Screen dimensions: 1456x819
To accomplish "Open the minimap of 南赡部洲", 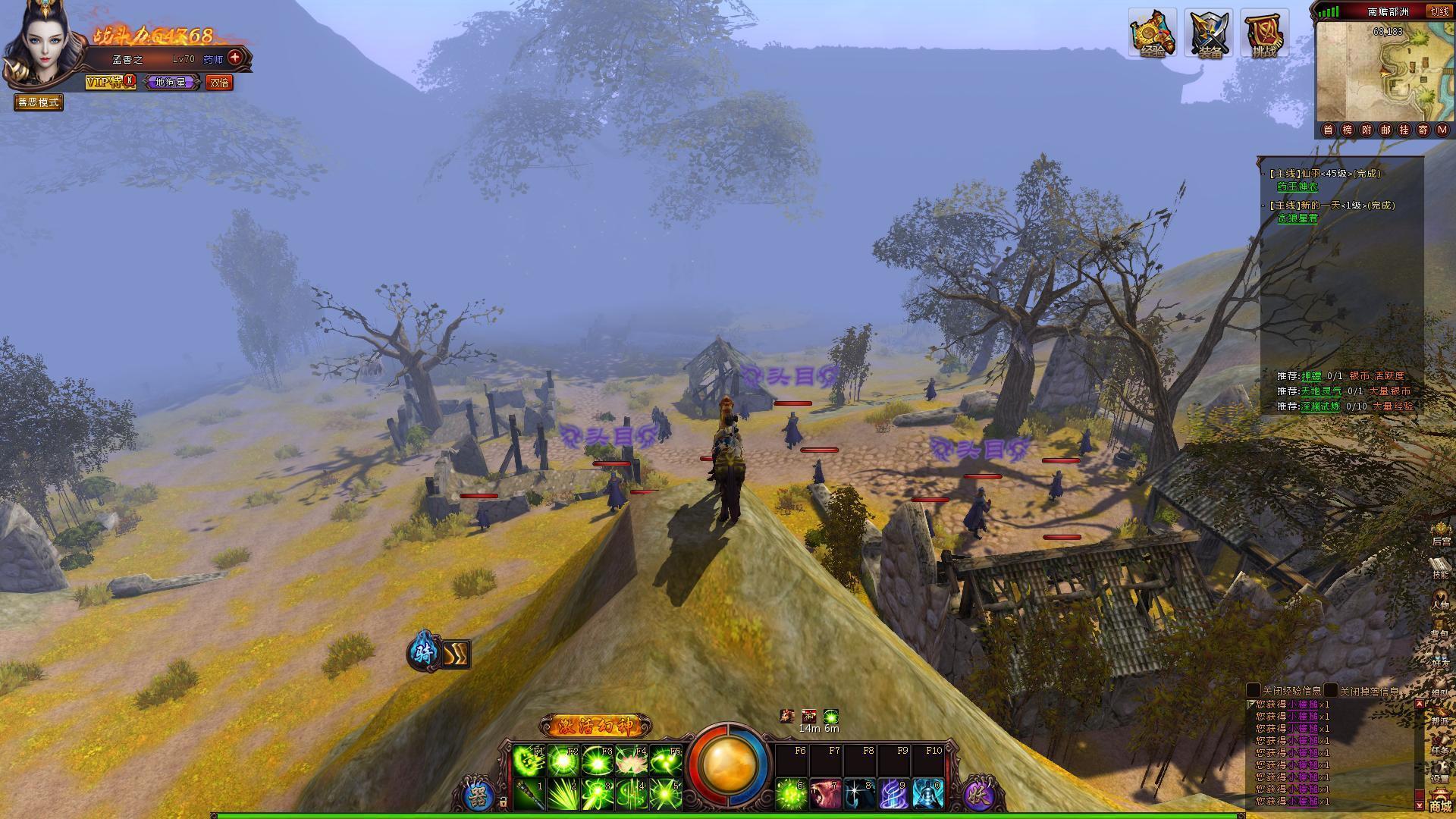I will pos(1383,72).
